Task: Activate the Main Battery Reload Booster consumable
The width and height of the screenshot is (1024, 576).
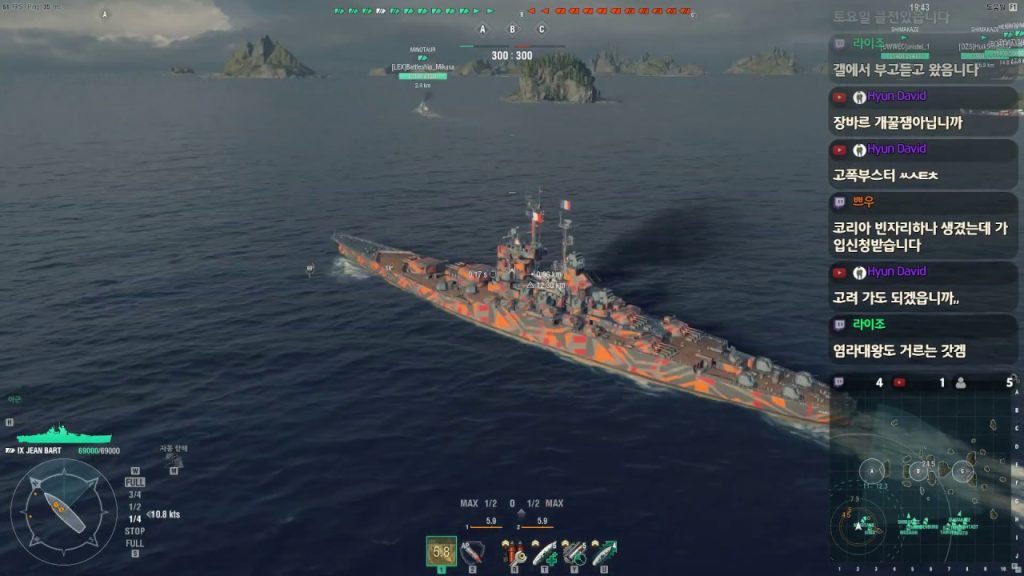Action: [x=574, y=551]
